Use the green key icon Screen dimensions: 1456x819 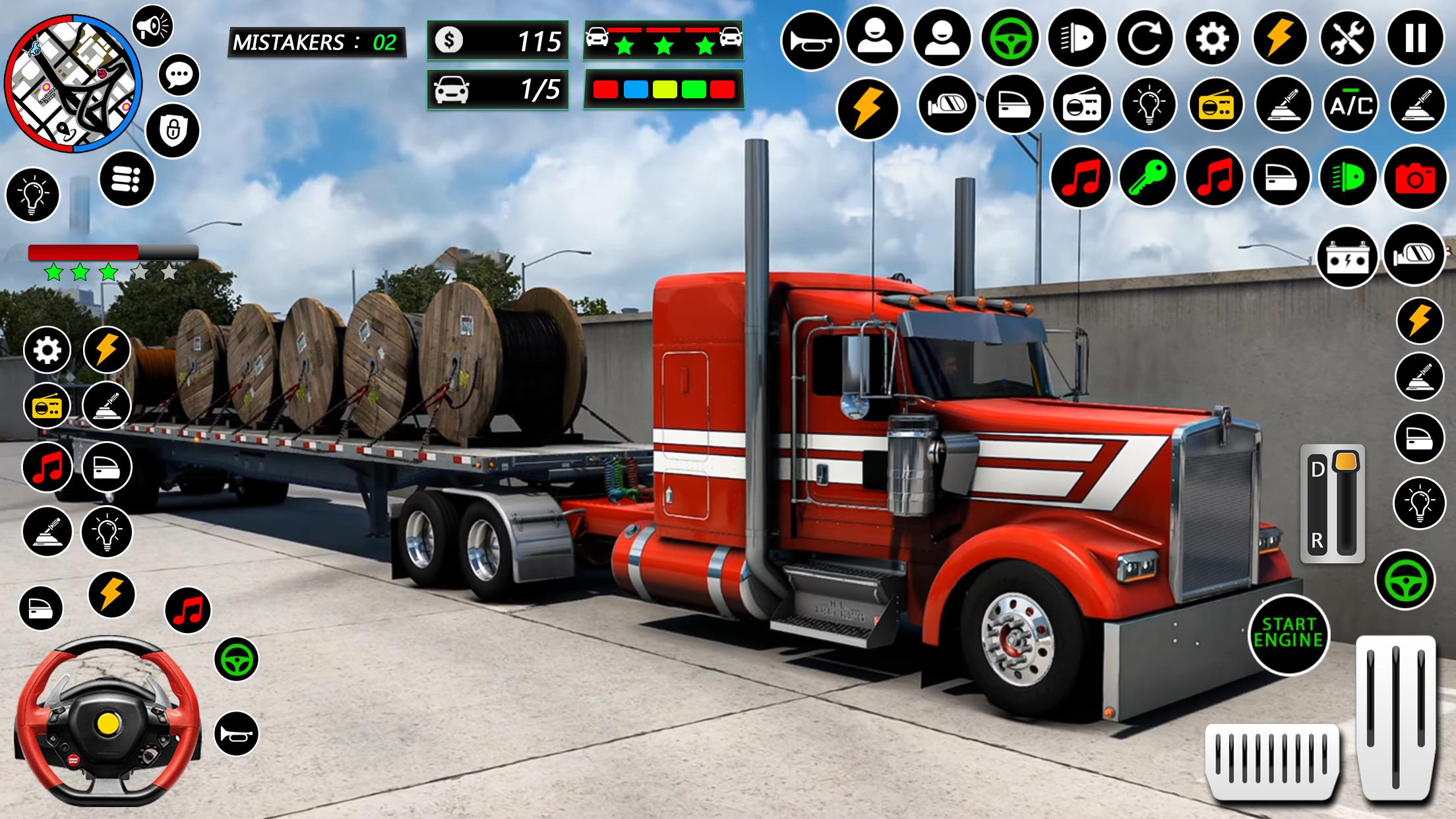coord(1147,177)
